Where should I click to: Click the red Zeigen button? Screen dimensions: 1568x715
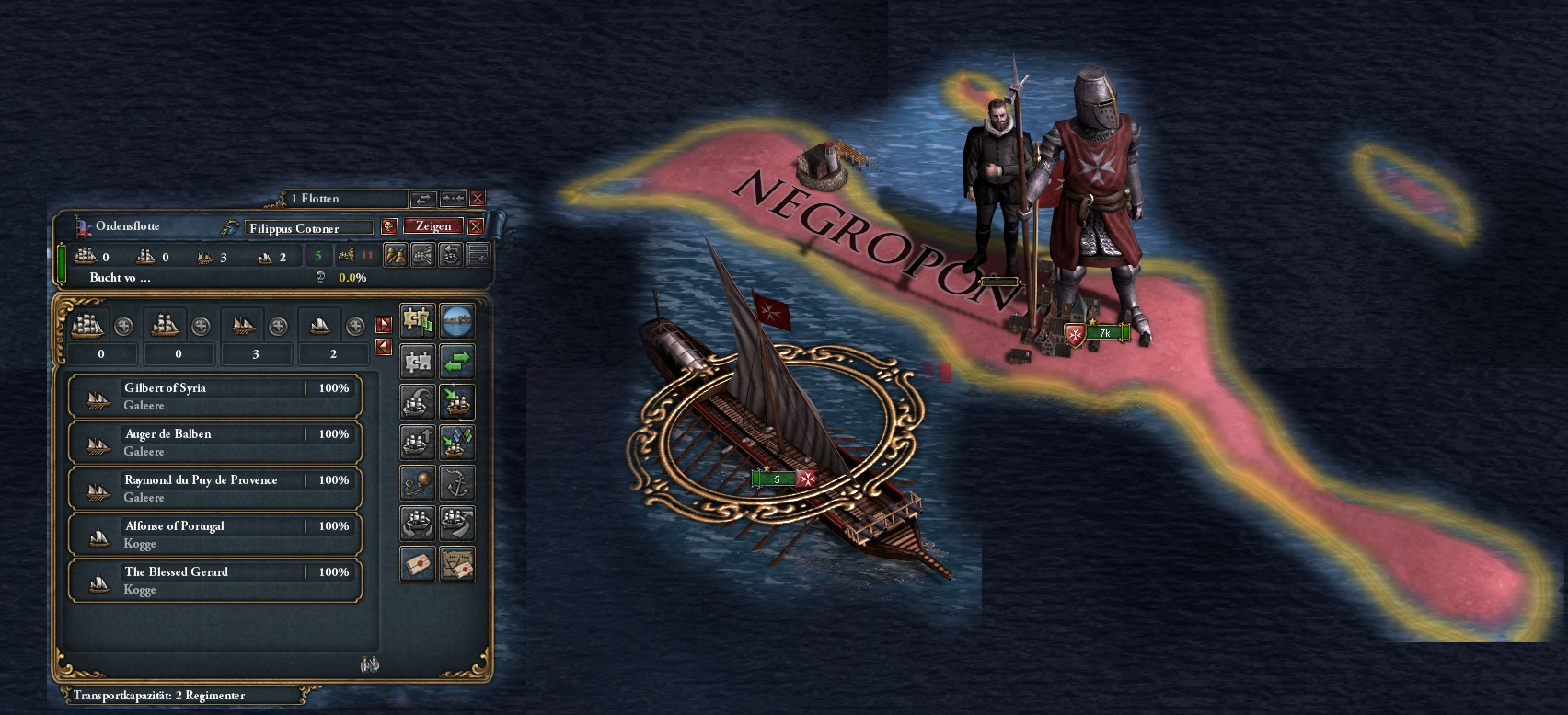point(433,226)
